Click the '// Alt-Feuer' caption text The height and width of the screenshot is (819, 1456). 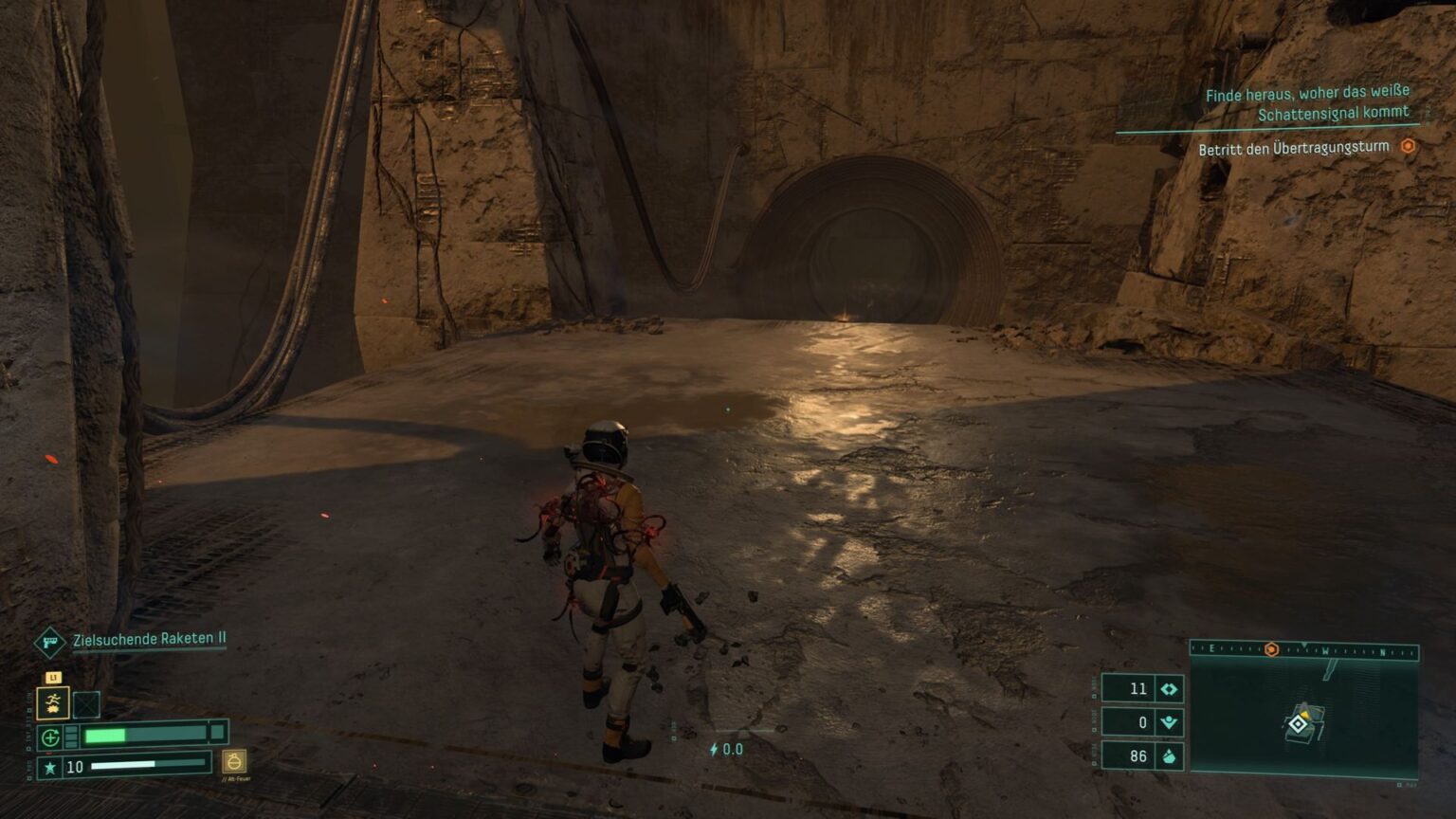(236, 778)
